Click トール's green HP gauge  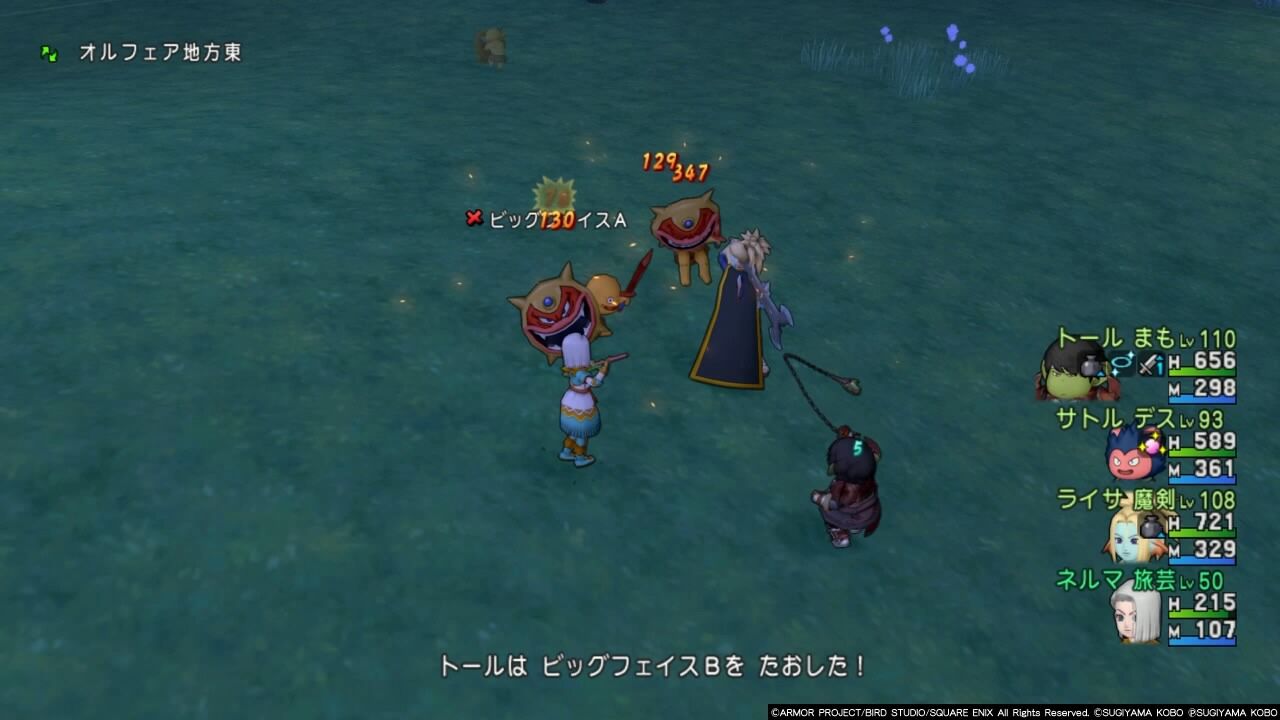[x=1200, y=372]
